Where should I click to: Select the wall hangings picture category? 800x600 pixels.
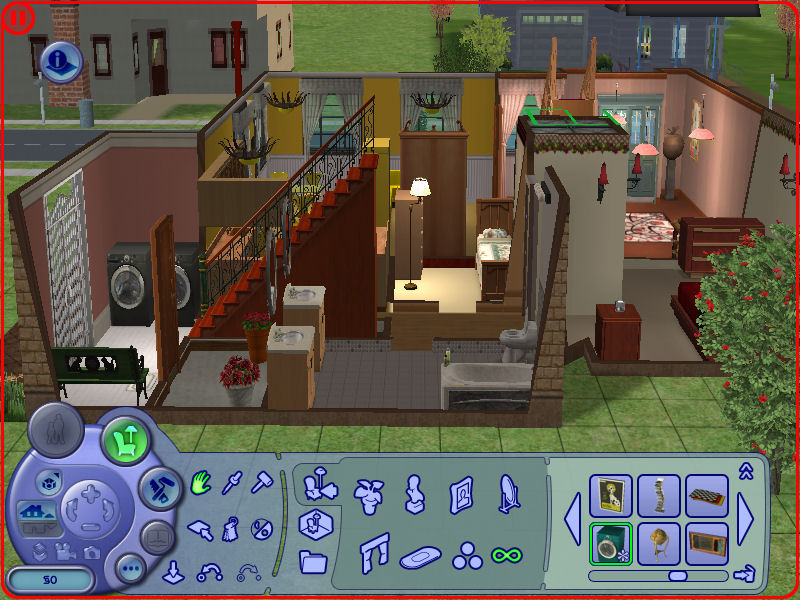(461, 493)
